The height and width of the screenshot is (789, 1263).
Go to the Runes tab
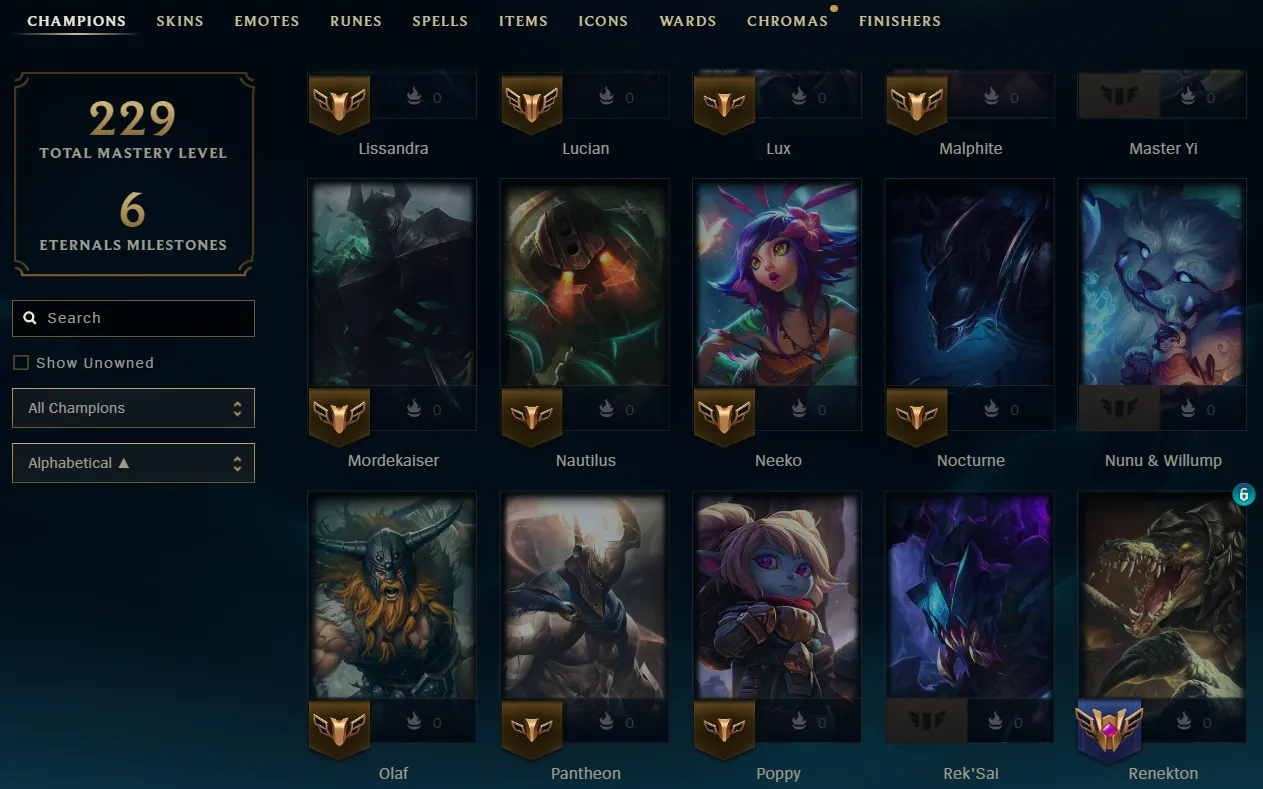[x=356, y=21]
